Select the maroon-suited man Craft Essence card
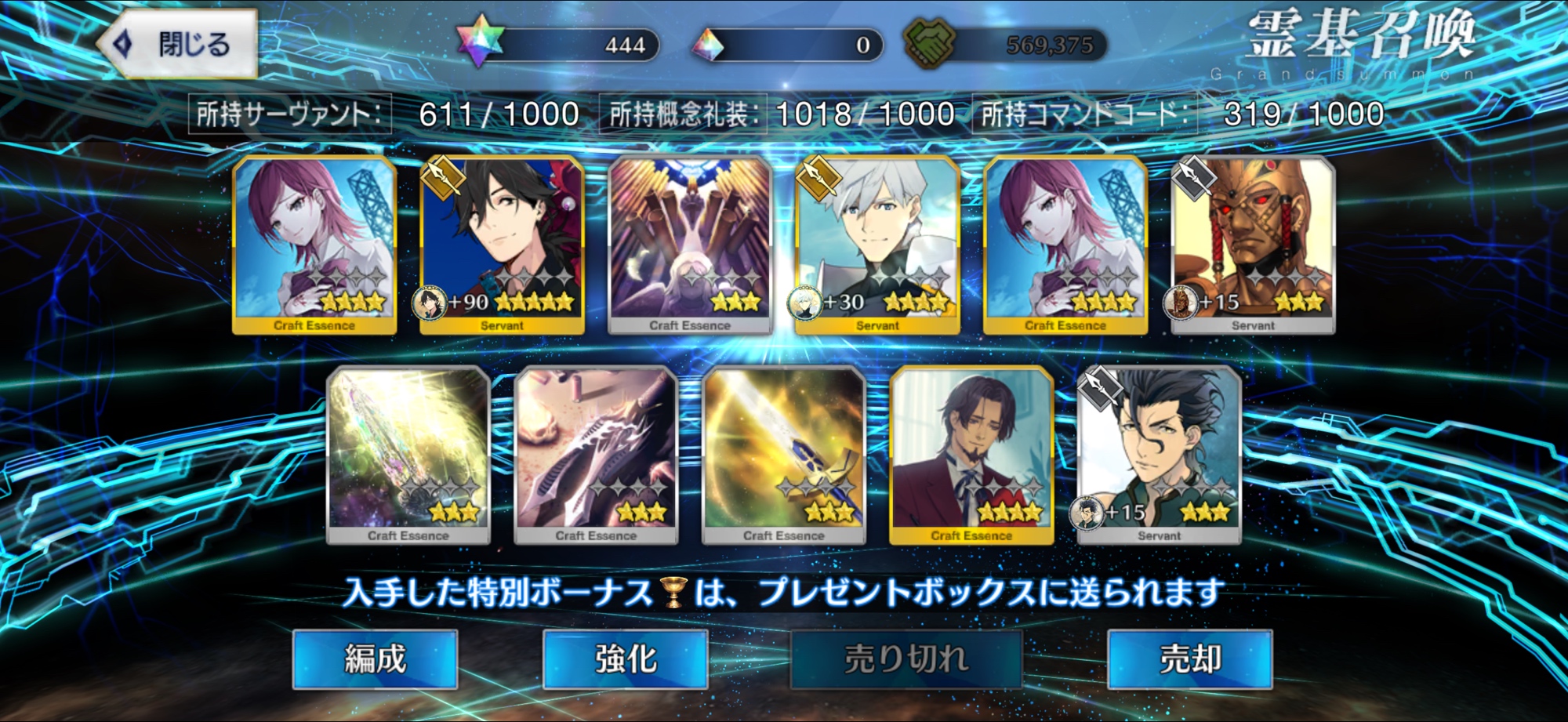Viewport: 1568px width, 722px height. click(971, 455)
